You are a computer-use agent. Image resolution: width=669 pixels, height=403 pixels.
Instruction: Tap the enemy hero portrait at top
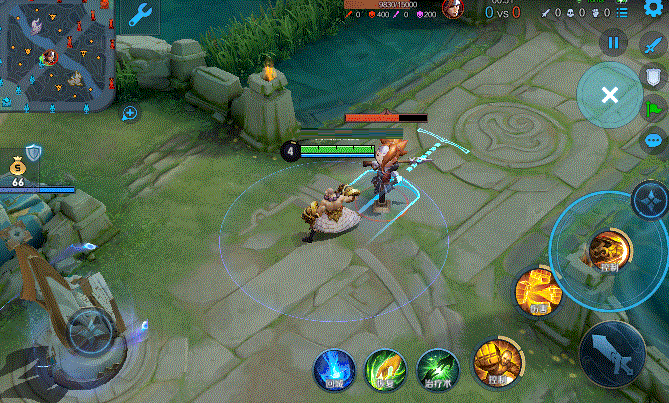point(453,9)
